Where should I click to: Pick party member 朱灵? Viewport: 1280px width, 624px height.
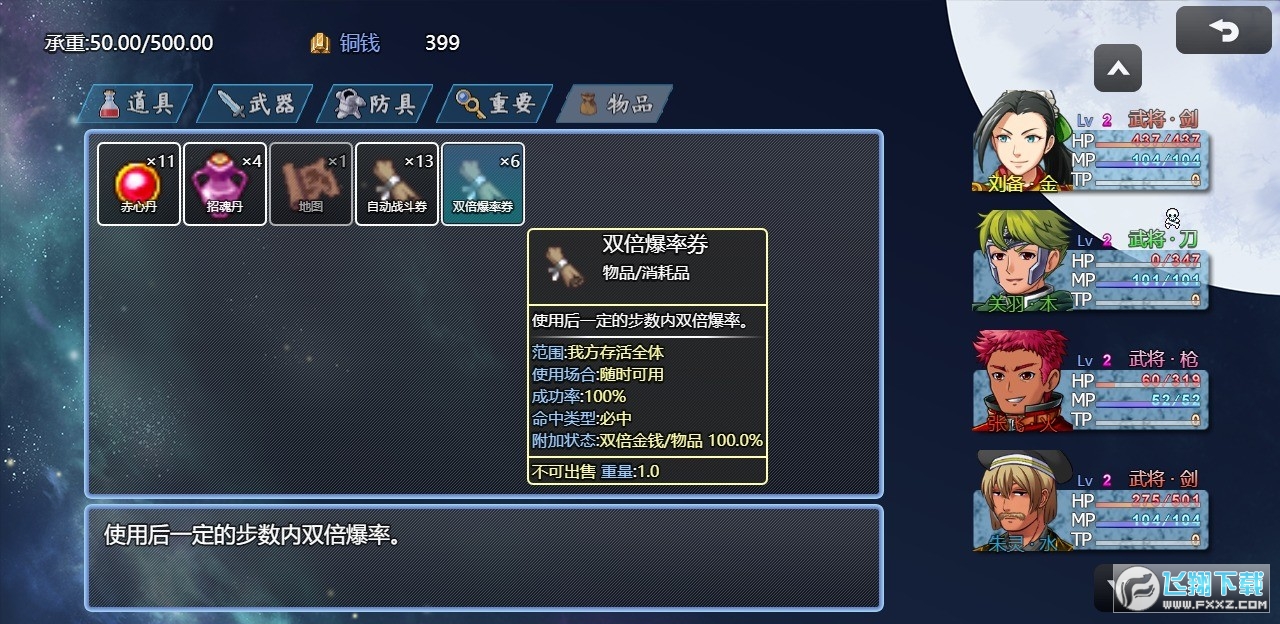[1090, 502]
